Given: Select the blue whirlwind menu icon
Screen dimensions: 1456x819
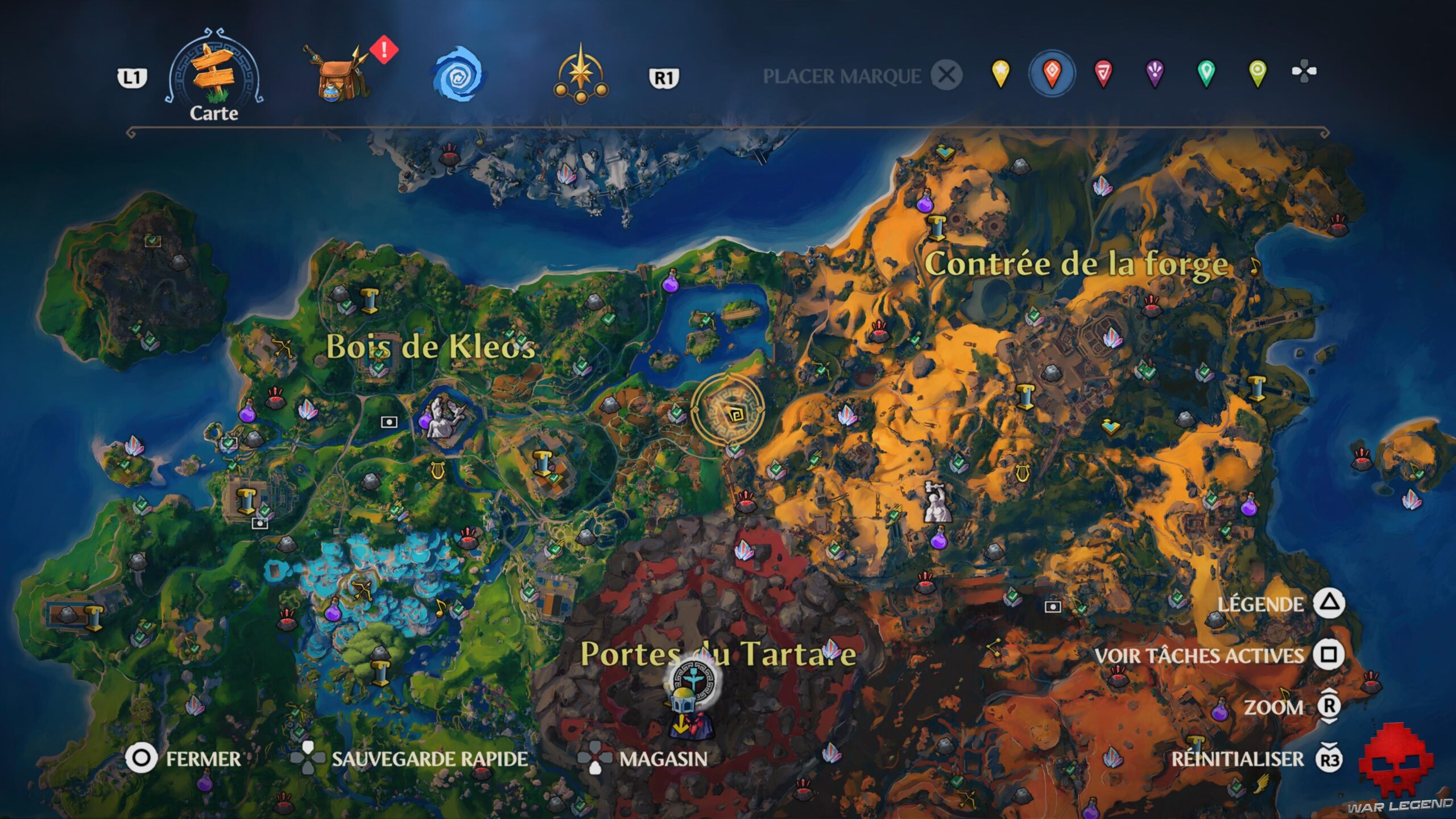Looking at the screenshot, I should 460,74.
